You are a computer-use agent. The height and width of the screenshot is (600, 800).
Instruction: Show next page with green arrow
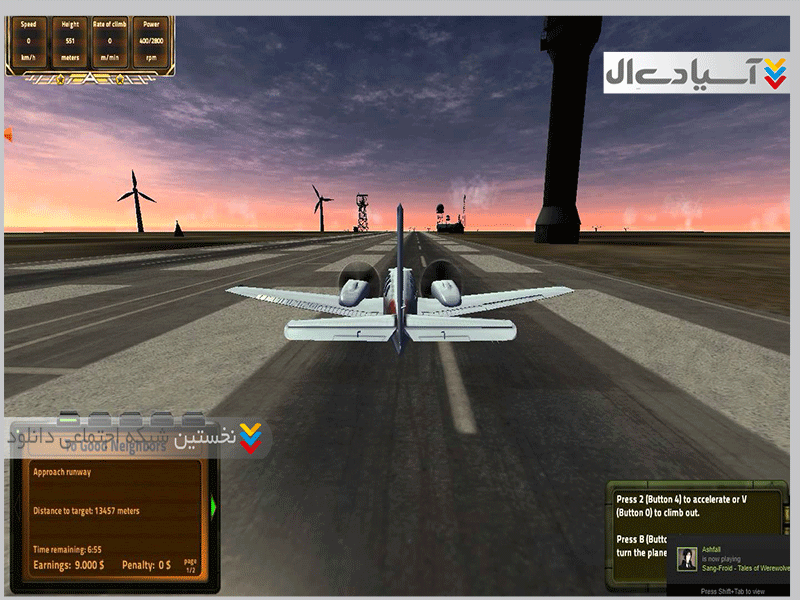pyautogui.click(x=213, y=508)
